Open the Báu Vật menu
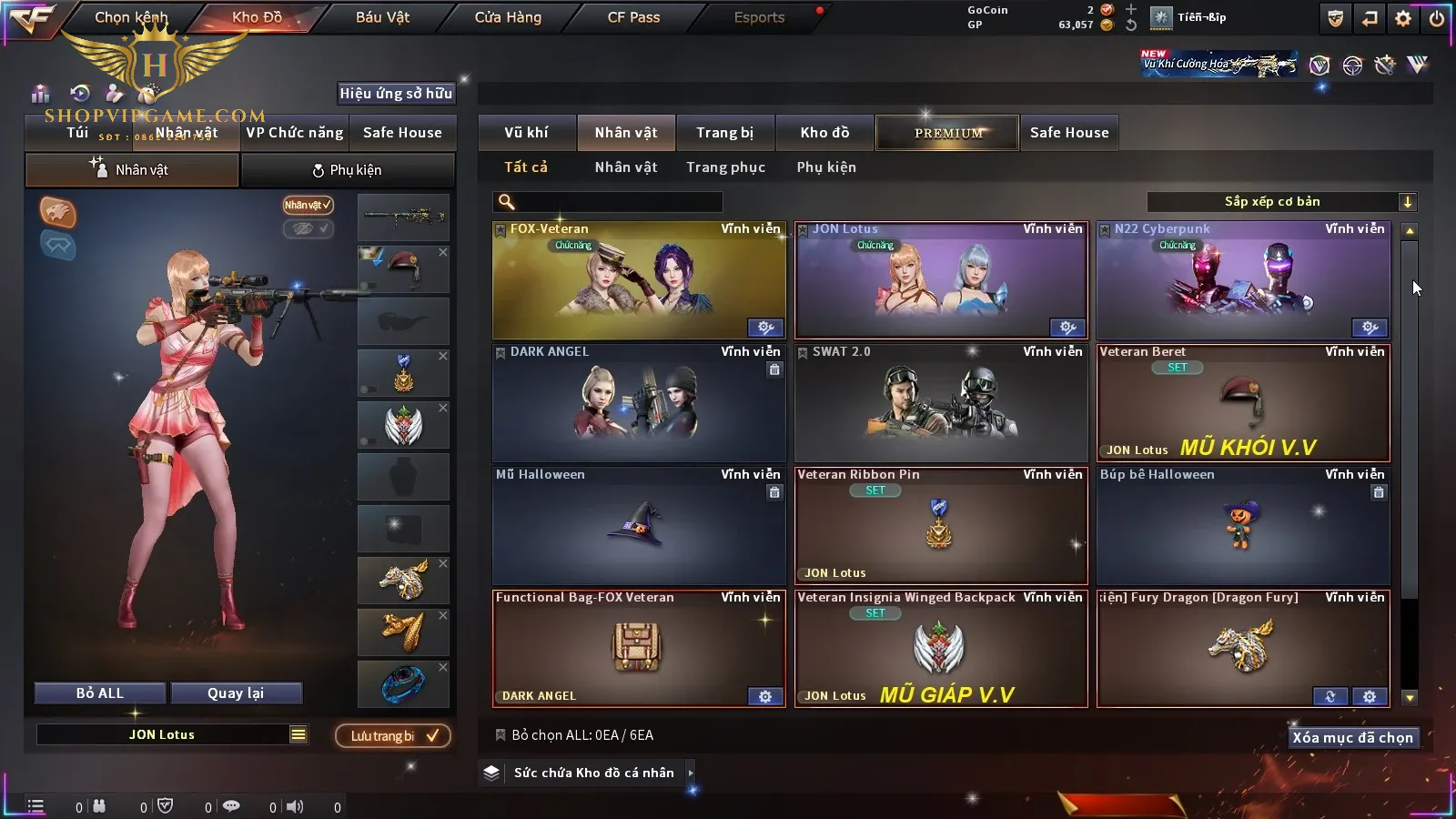 coord(382,17)
